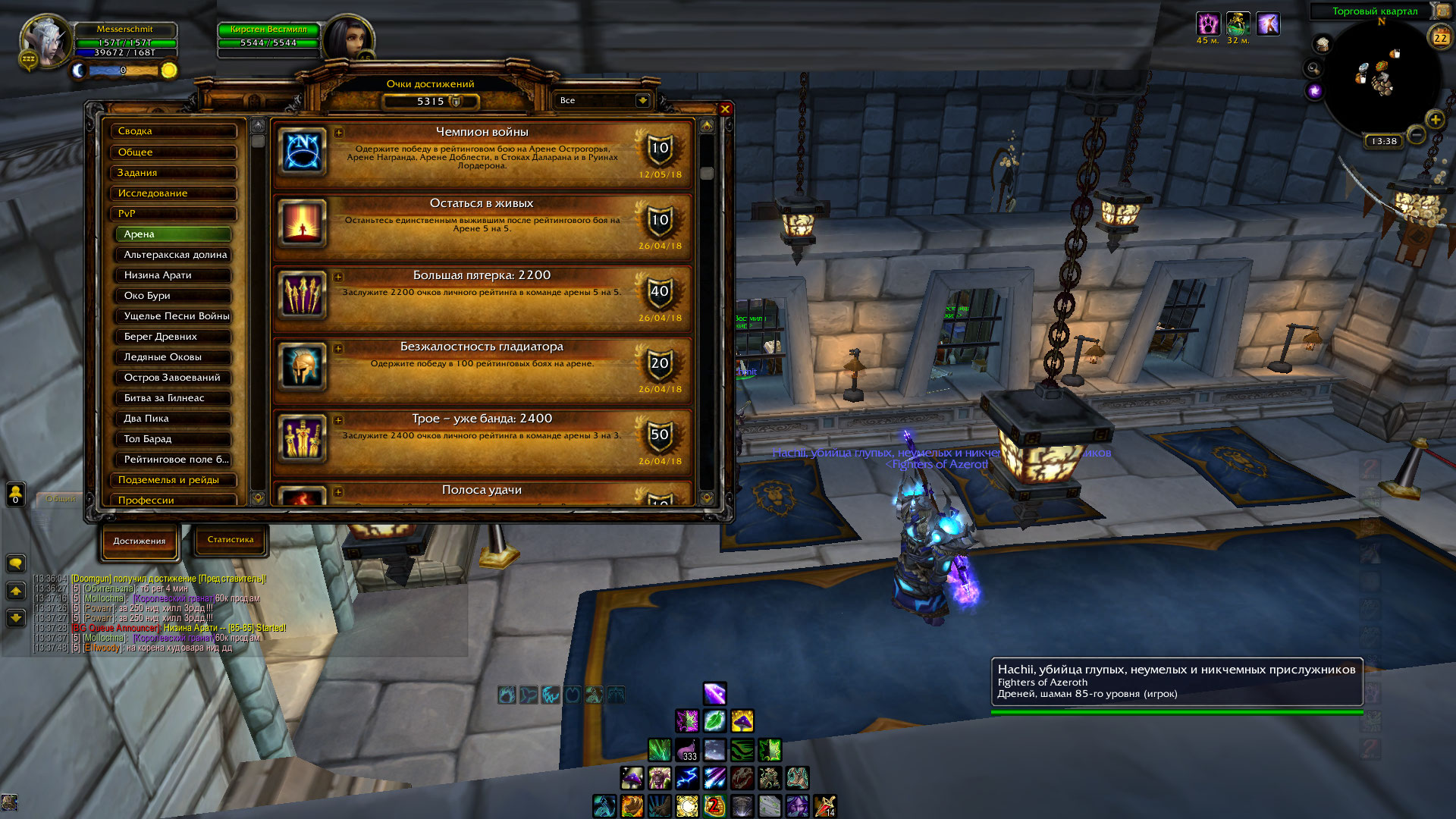
Task: Open the Сводка summary category
Action: (174, 131)
